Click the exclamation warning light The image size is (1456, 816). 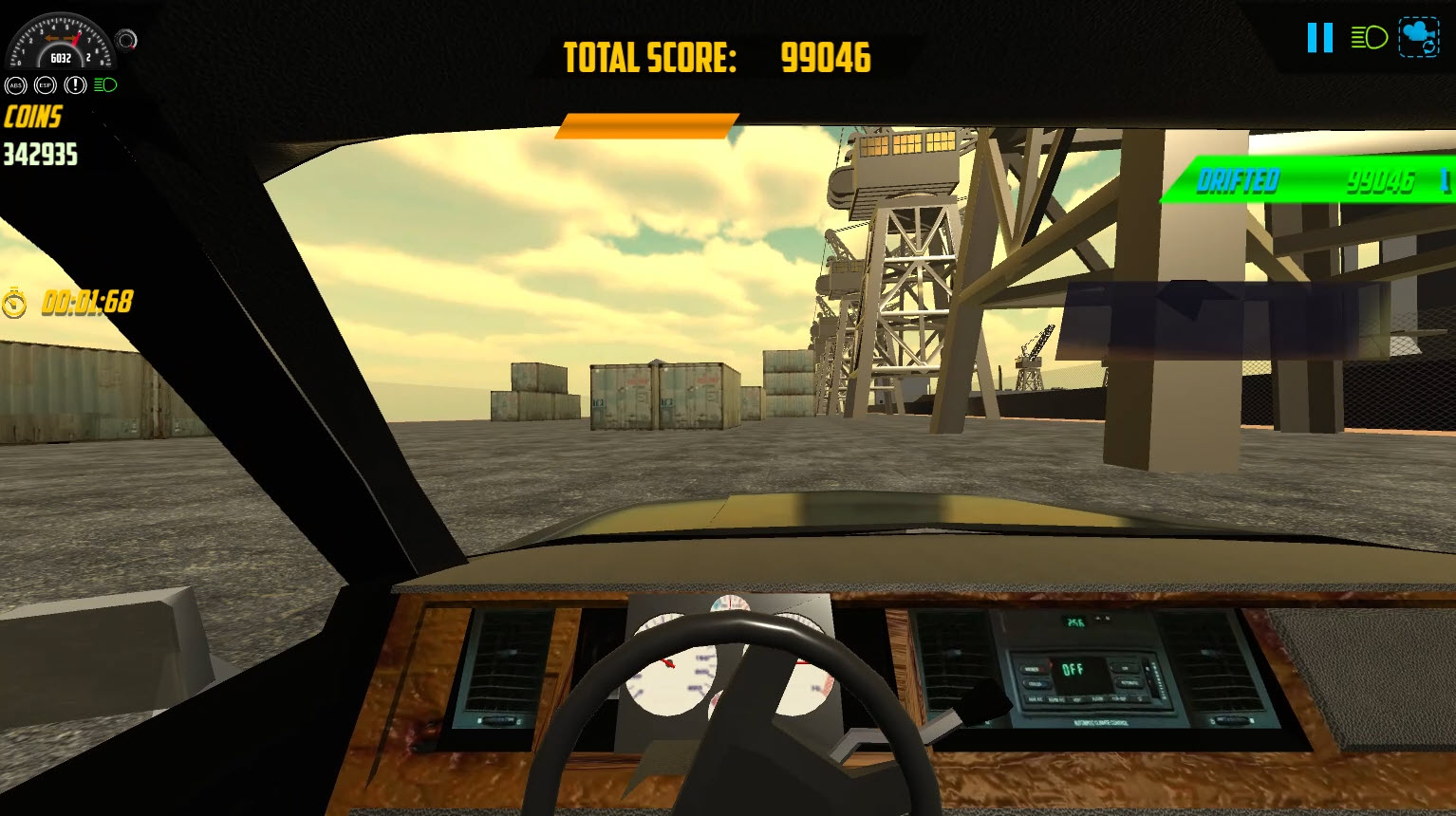pos(75,85)
